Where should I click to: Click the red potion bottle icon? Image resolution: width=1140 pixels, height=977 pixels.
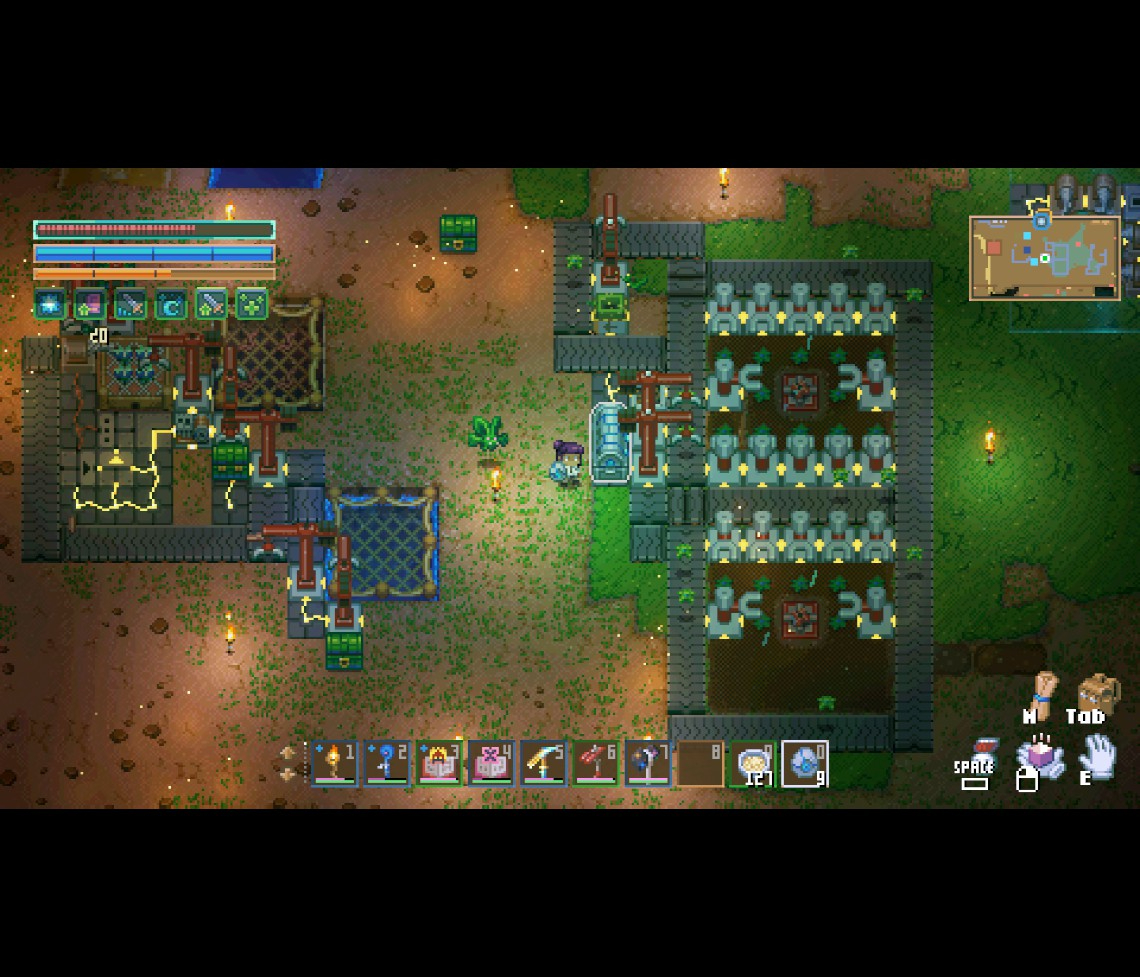(x=984, y=752)
